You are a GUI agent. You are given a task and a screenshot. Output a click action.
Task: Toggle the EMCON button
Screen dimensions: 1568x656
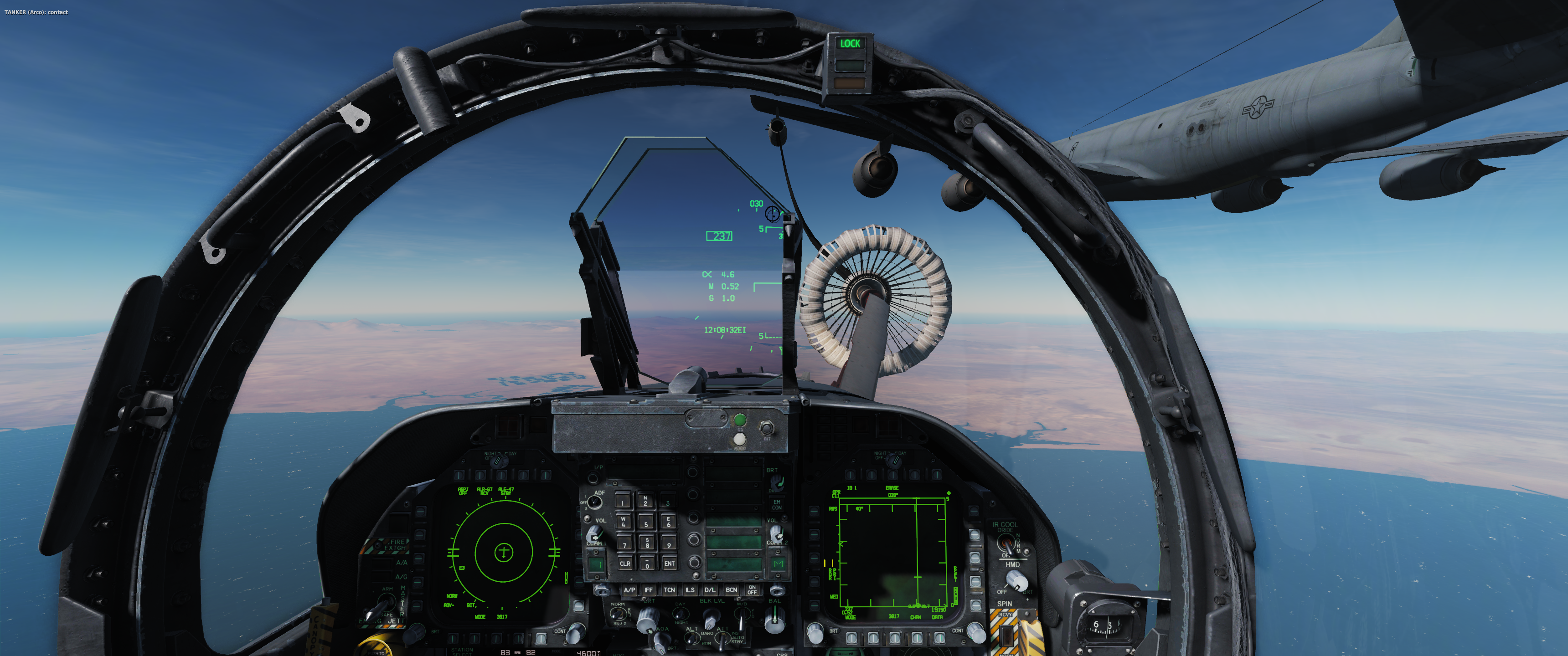tap(777, 504)
